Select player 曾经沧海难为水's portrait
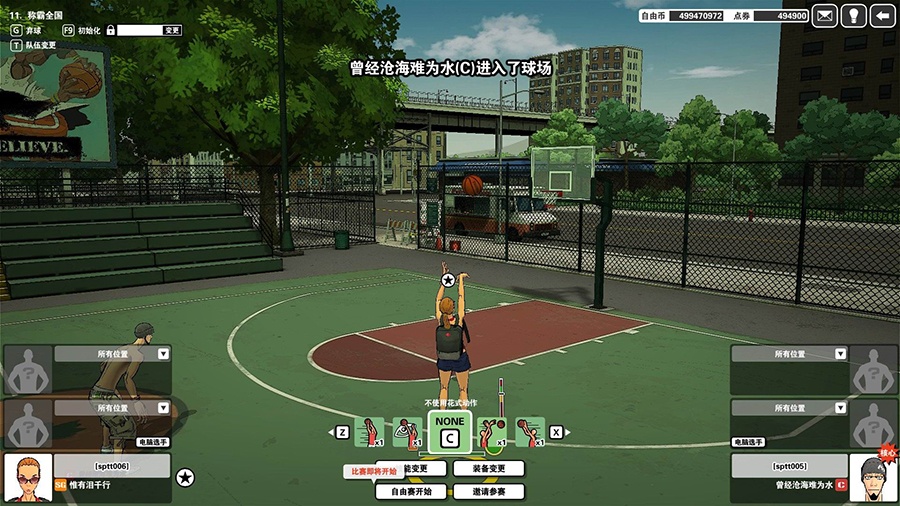This screenshot has height=506, width=900. 872,478
